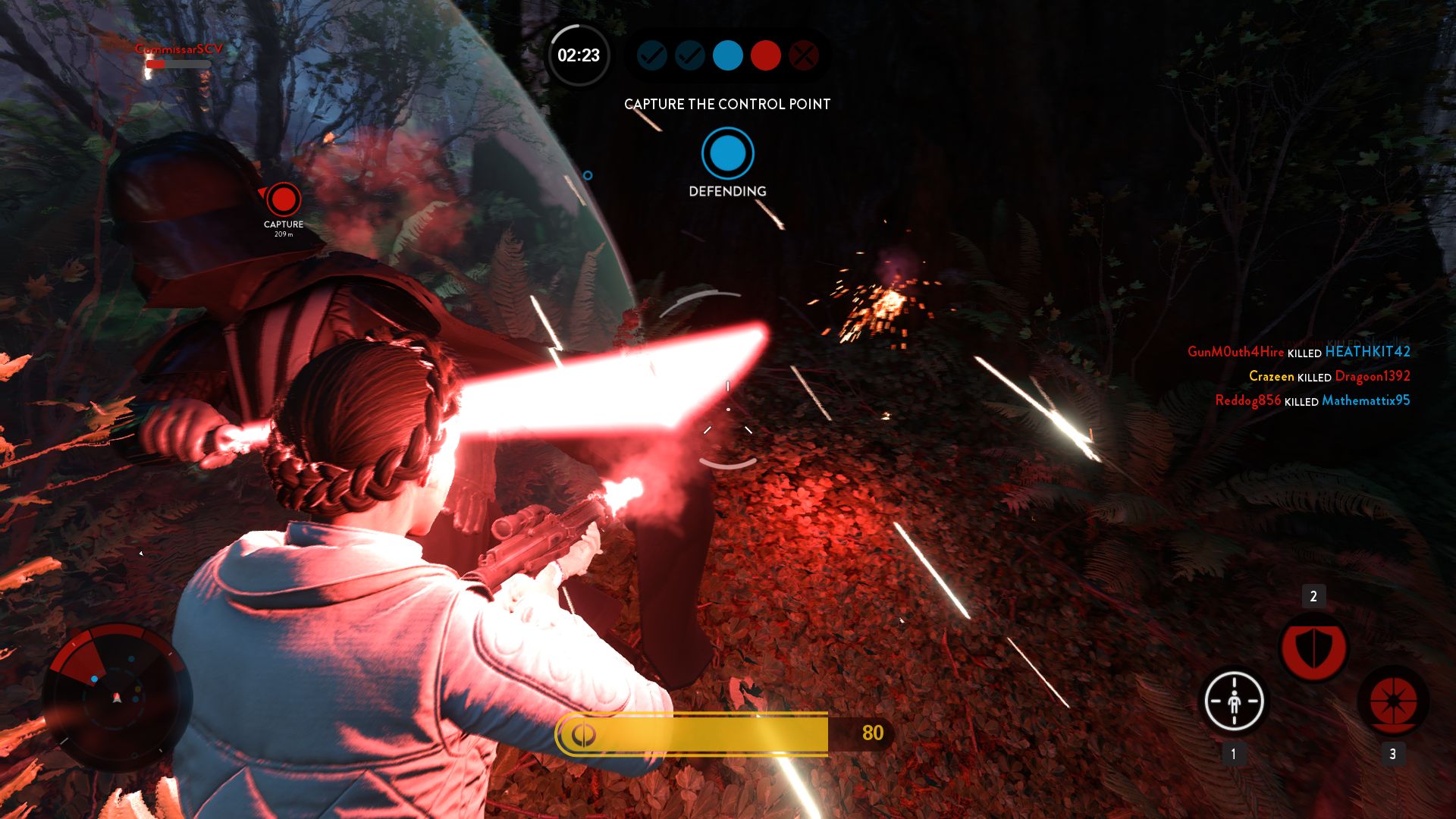Select the red CAPTURE objective marker

coord(284,200)
